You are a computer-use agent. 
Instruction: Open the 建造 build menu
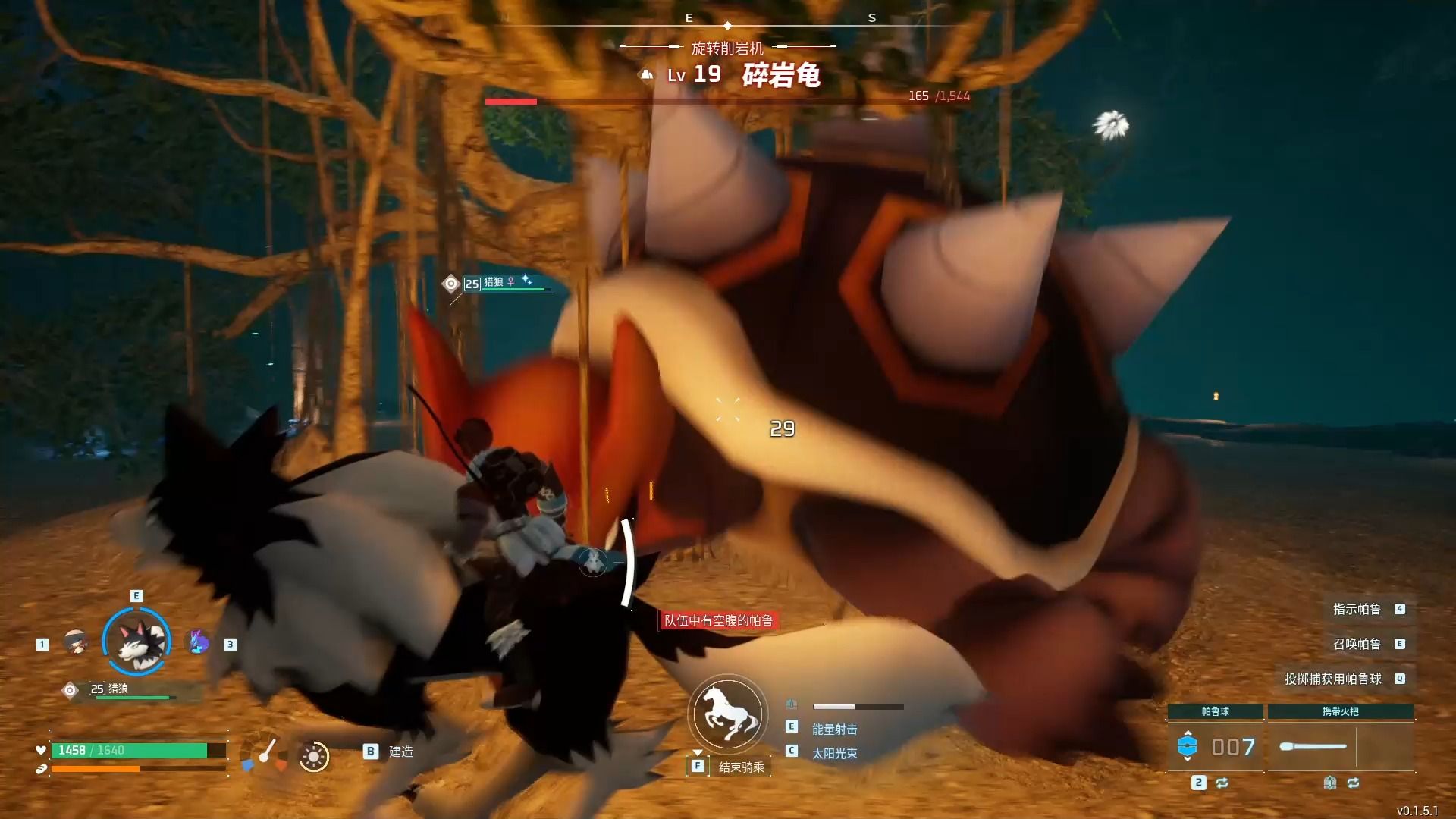tap(400, 752)
